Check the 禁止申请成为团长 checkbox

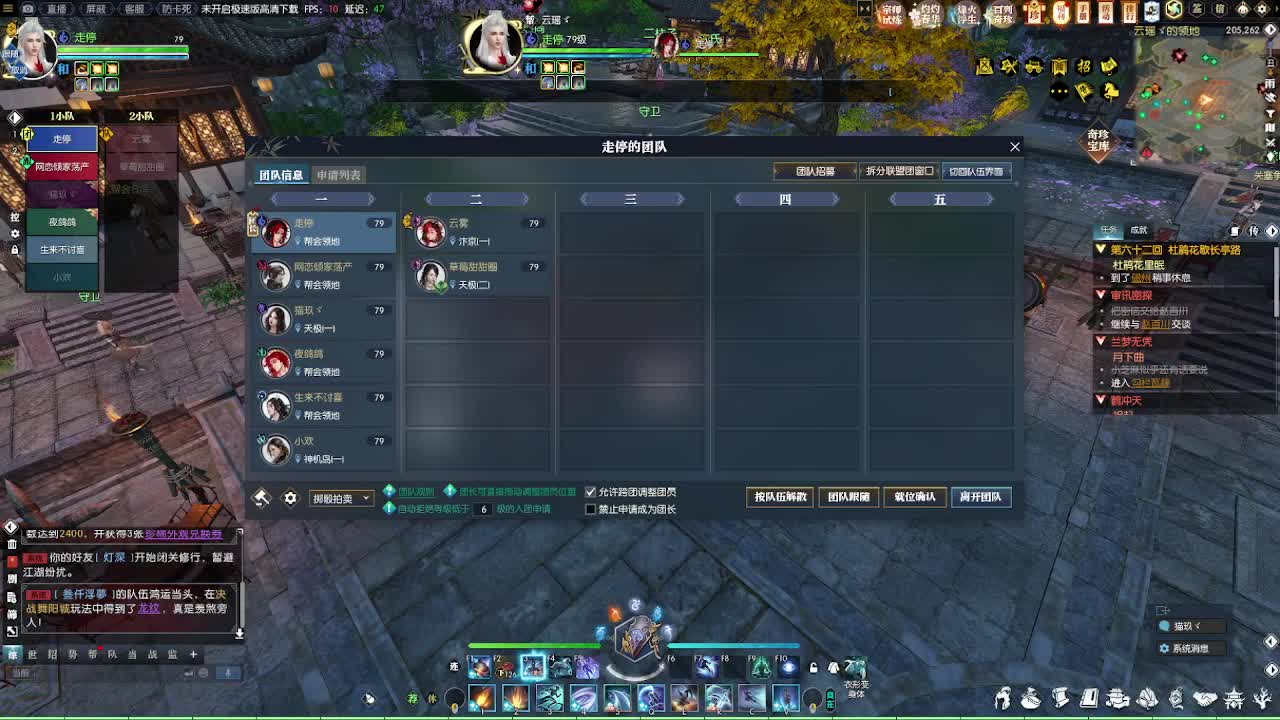[590, 510]
